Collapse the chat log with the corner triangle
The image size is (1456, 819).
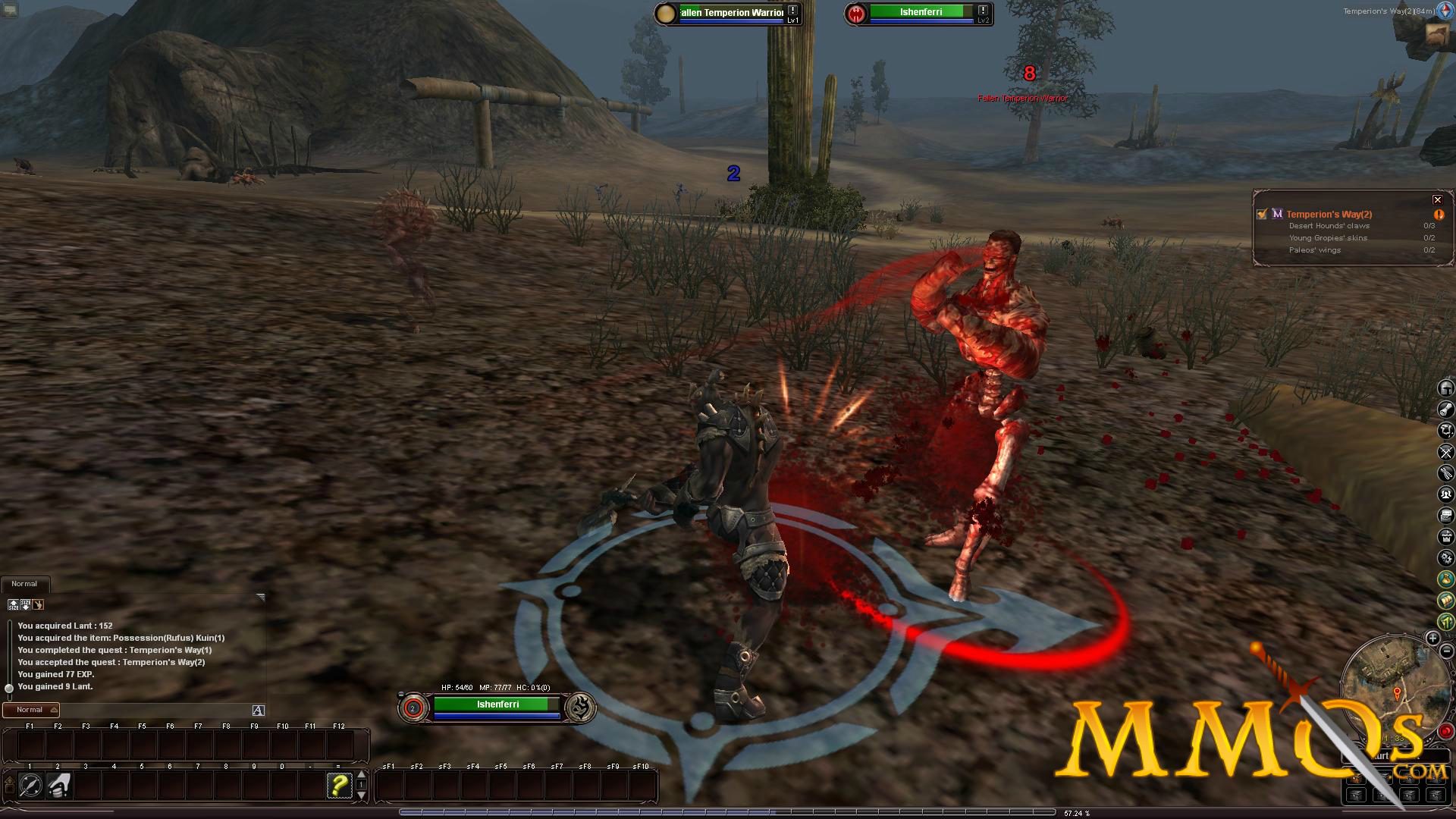click(x=260, y=597)
